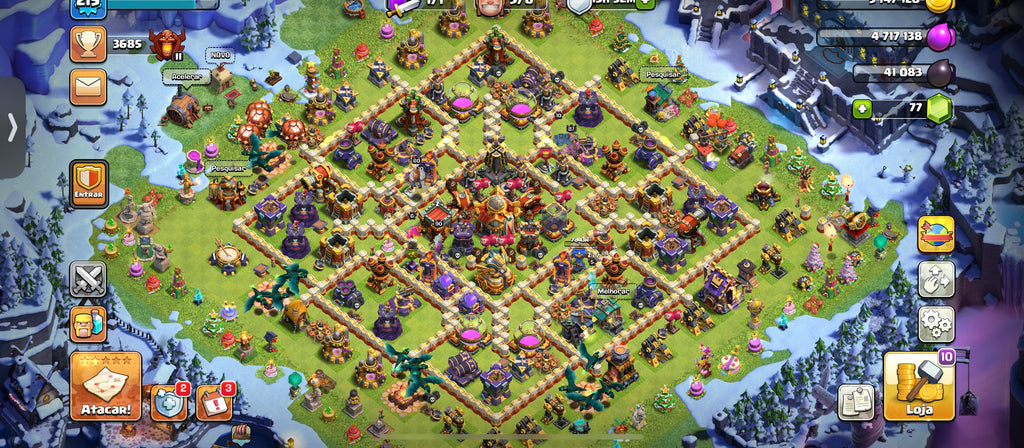Open the events calendar with badge 3
The width and height of the screenshot is (1024, 448).
213,402
